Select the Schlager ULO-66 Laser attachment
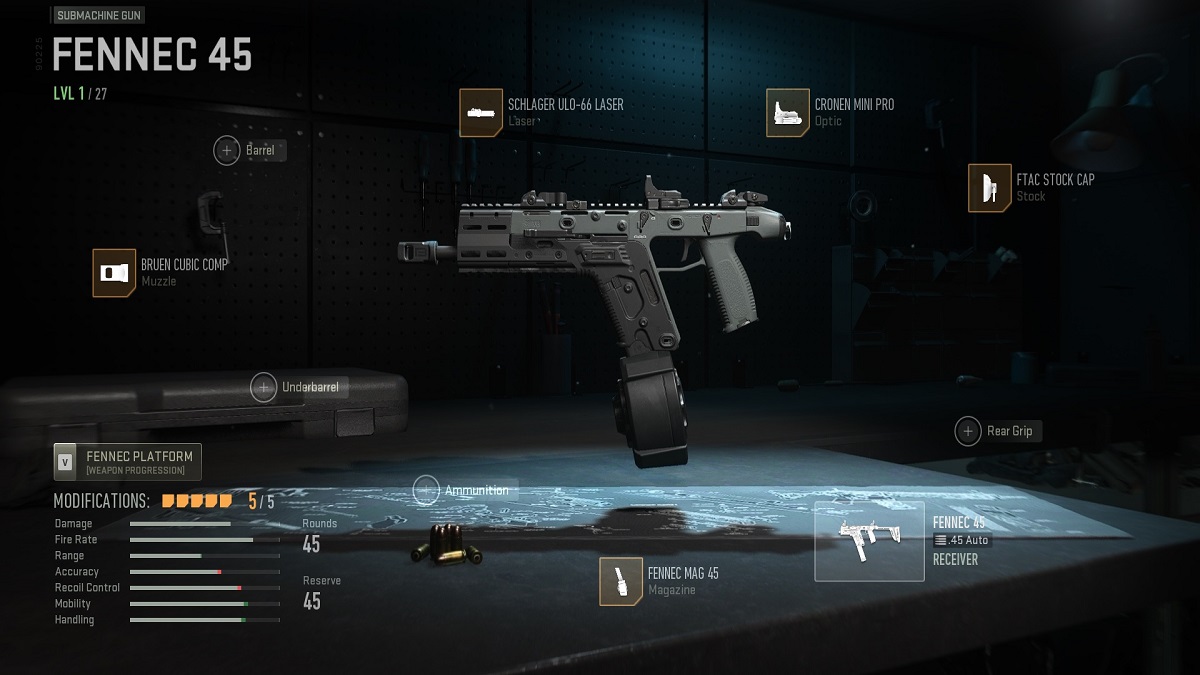This screenshot has width=1200, height=675. [x=481, y=112]
